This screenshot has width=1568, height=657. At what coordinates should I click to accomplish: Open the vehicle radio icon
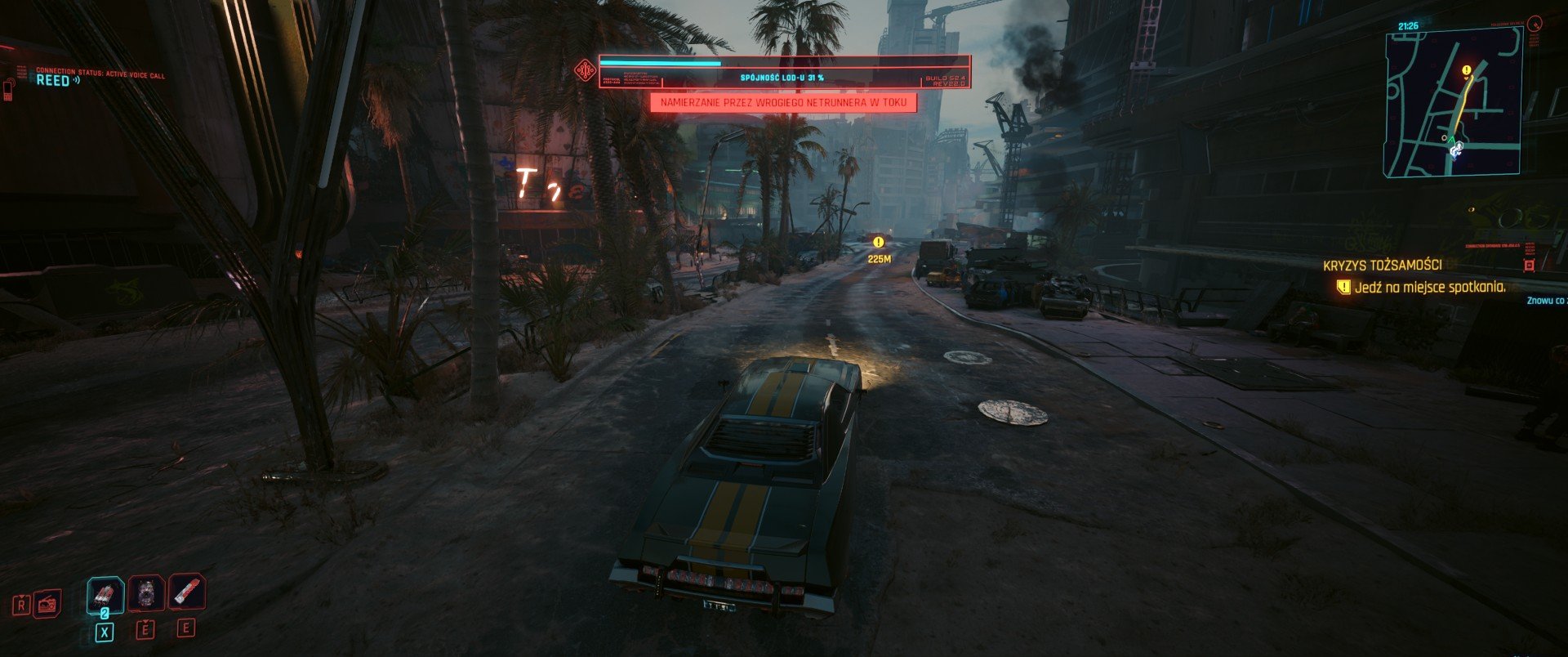(47, 604)
